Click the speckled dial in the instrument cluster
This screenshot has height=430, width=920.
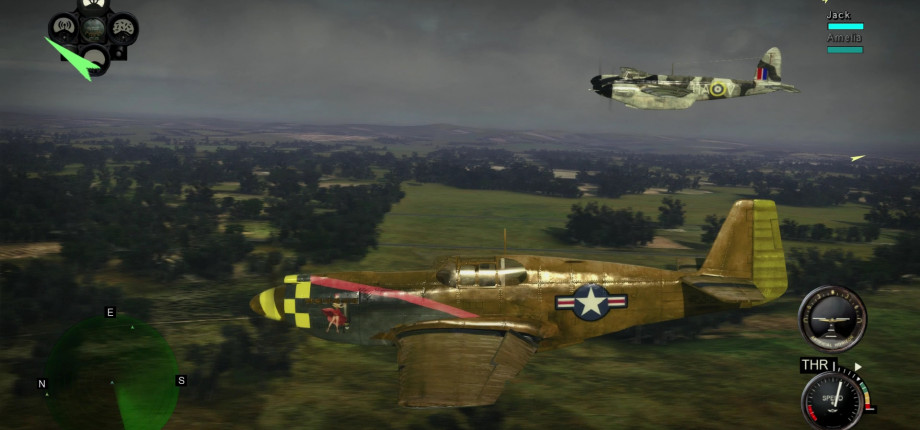point(123,27)
